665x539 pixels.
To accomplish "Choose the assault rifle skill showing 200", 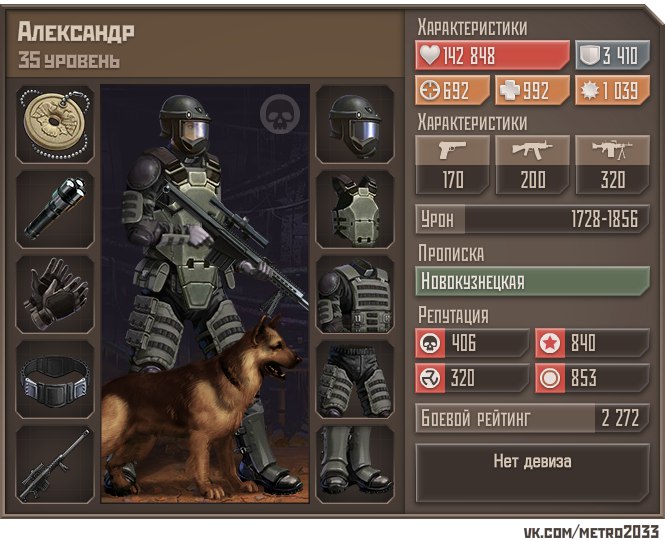I will 532,166.
